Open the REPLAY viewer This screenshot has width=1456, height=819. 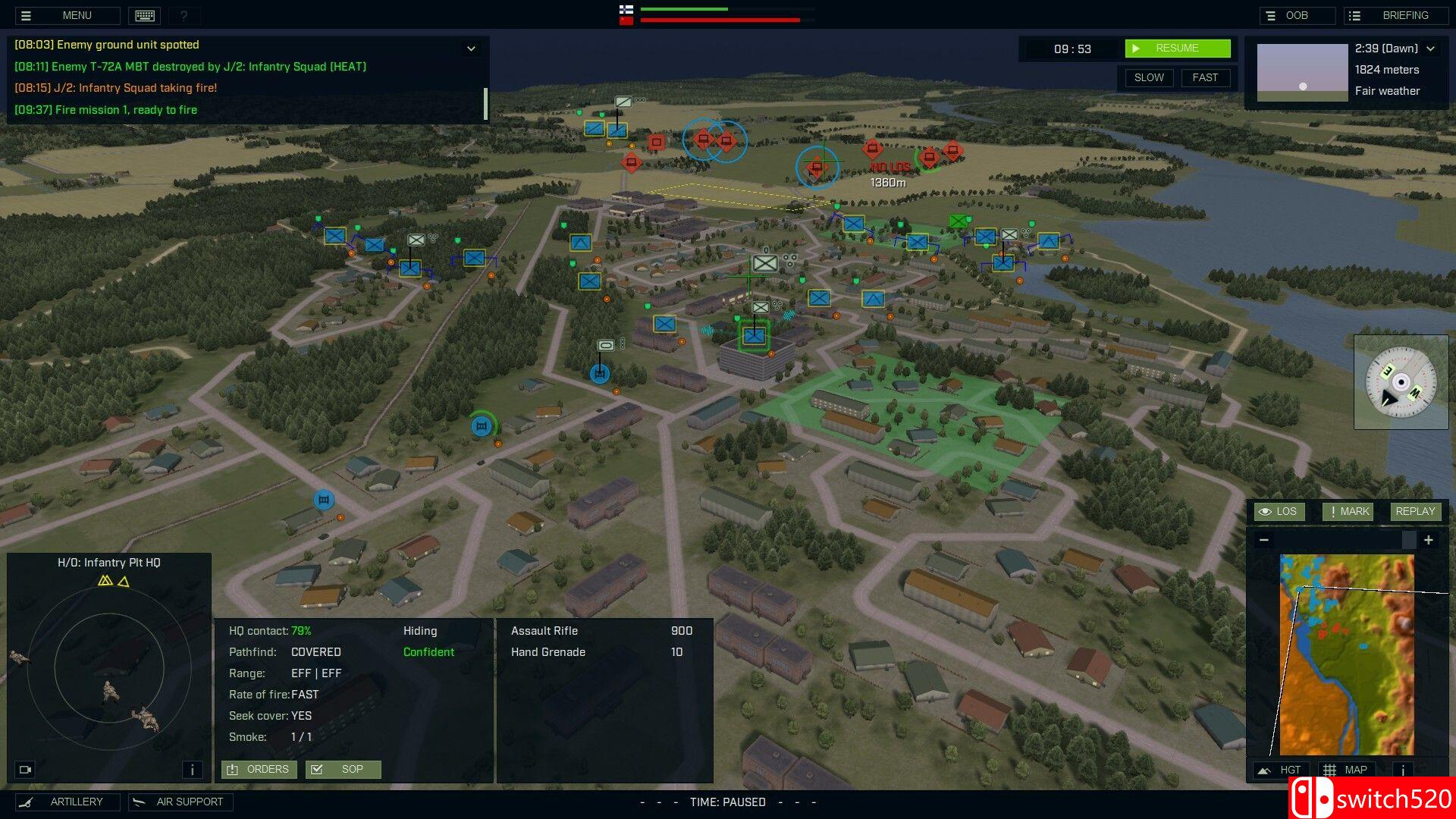click(1415, 511)
